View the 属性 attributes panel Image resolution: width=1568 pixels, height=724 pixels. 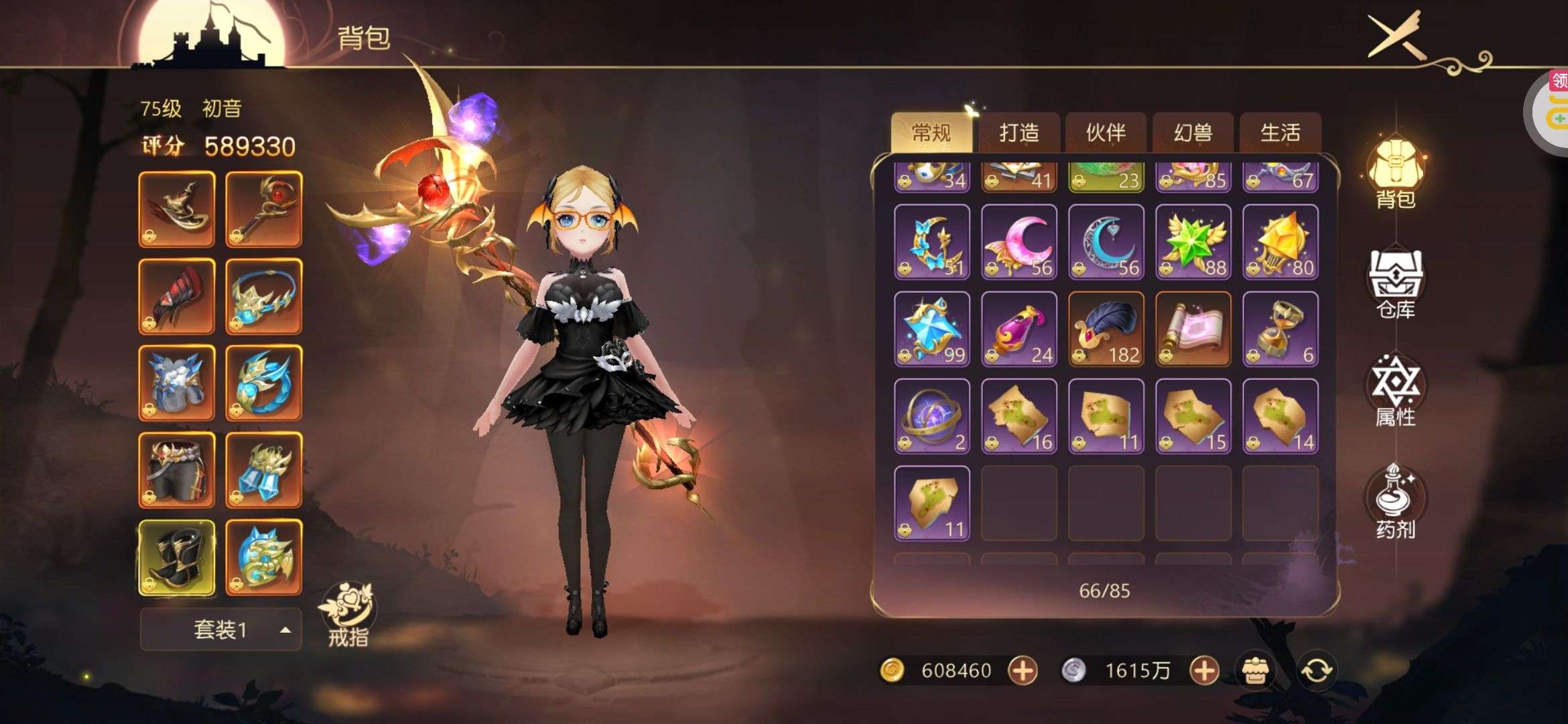[x=1396, y=392]
